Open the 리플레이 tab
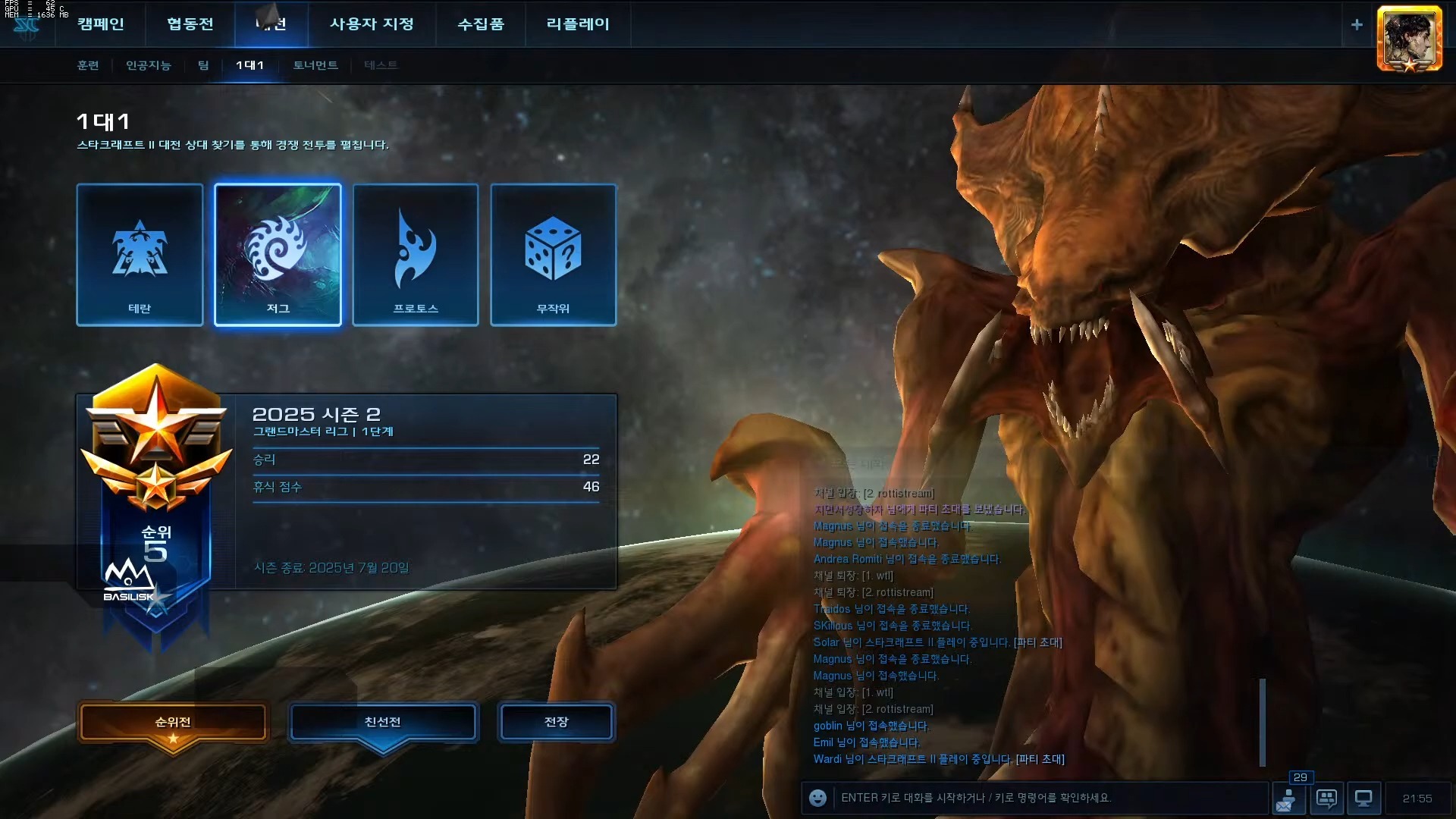This screenshot has width=1456, height=819. tap(577, 24)
